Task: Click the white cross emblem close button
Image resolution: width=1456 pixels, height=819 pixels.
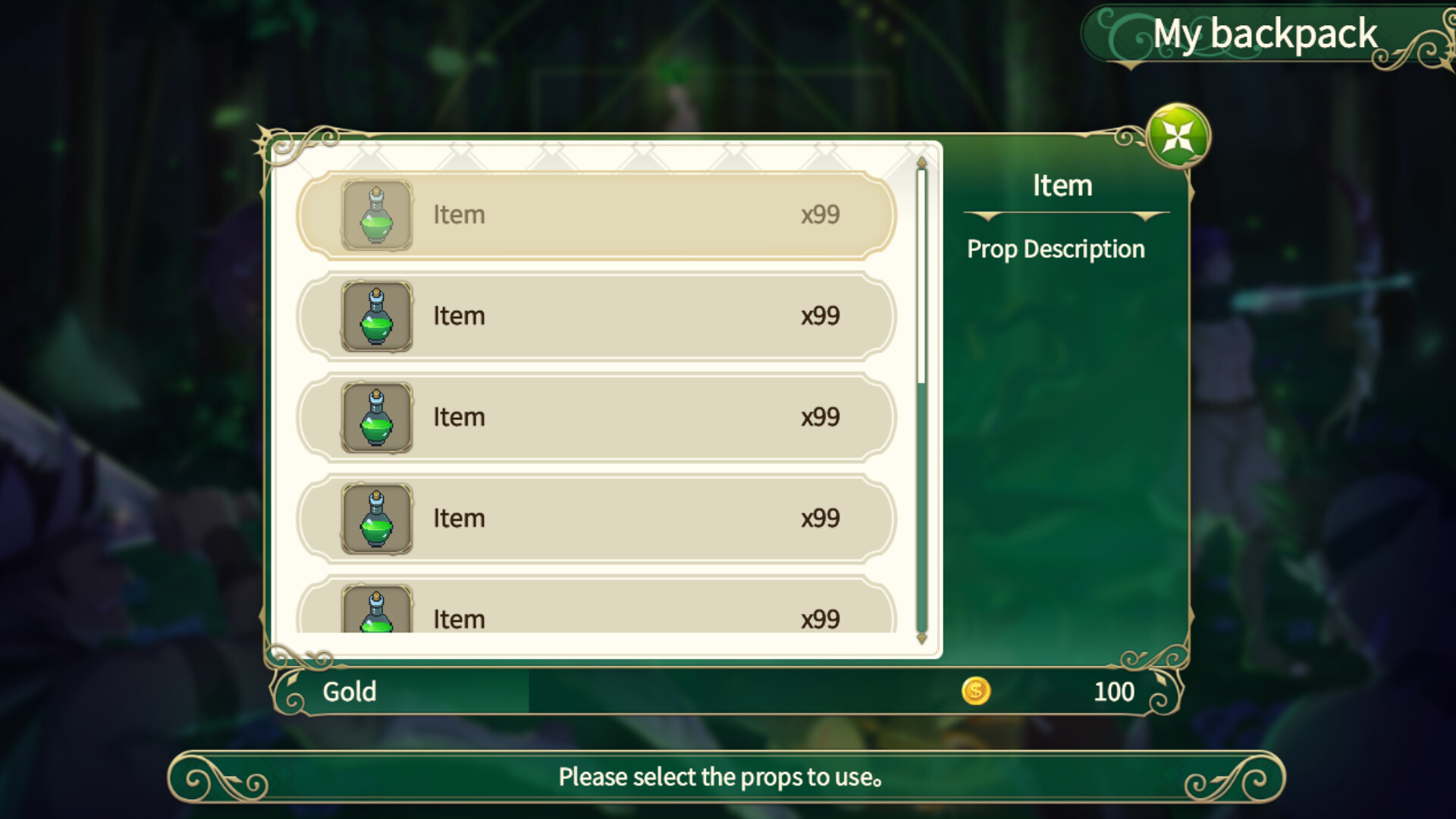Action: pos(1176,136)
